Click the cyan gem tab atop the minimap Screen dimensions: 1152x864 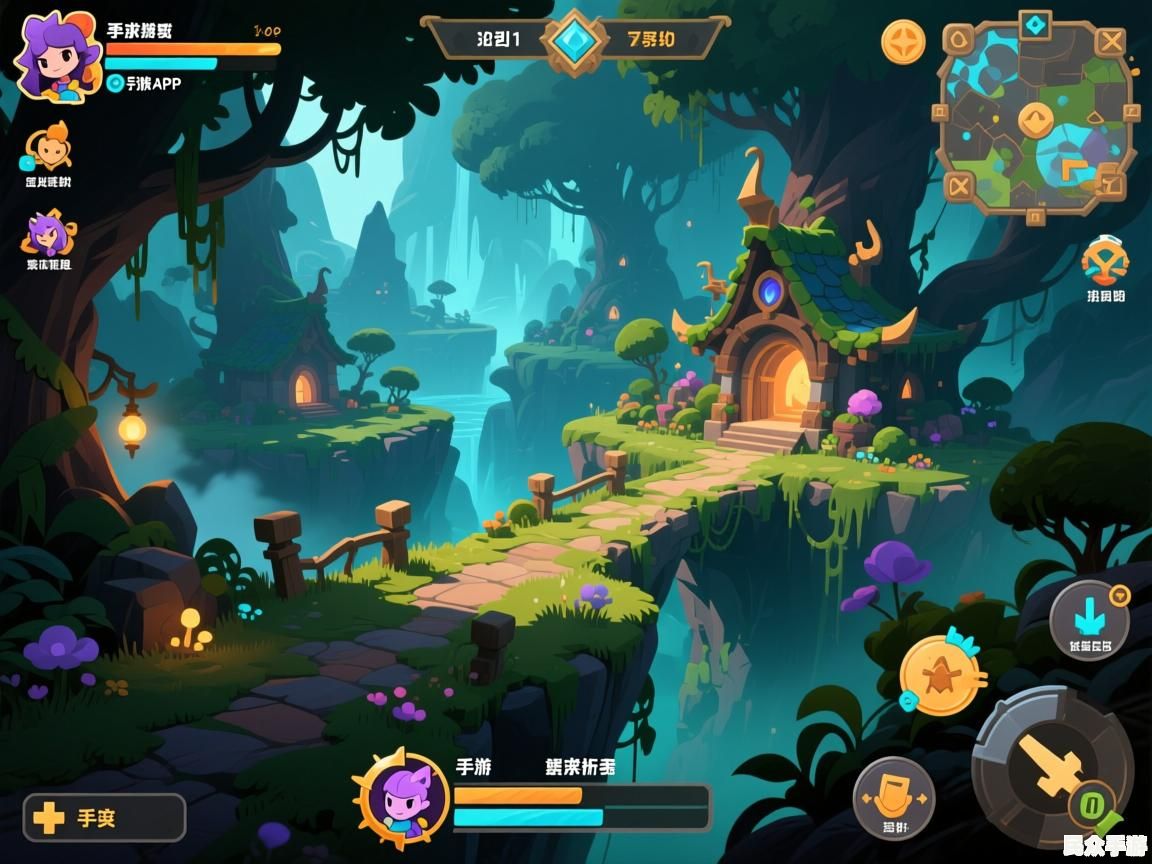(1034, 22)
